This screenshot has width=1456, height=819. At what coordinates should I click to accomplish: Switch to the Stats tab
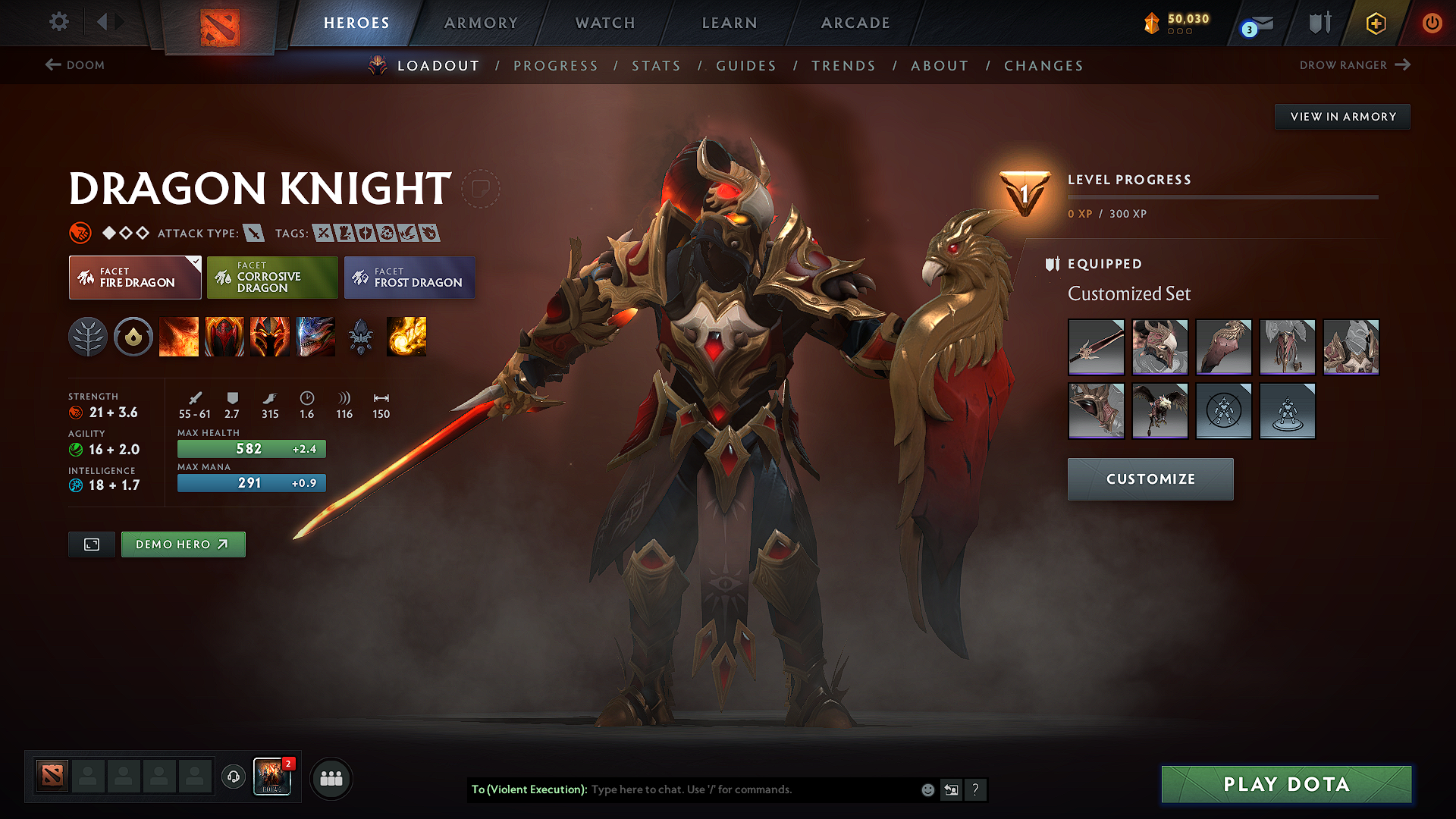[656, 66]
